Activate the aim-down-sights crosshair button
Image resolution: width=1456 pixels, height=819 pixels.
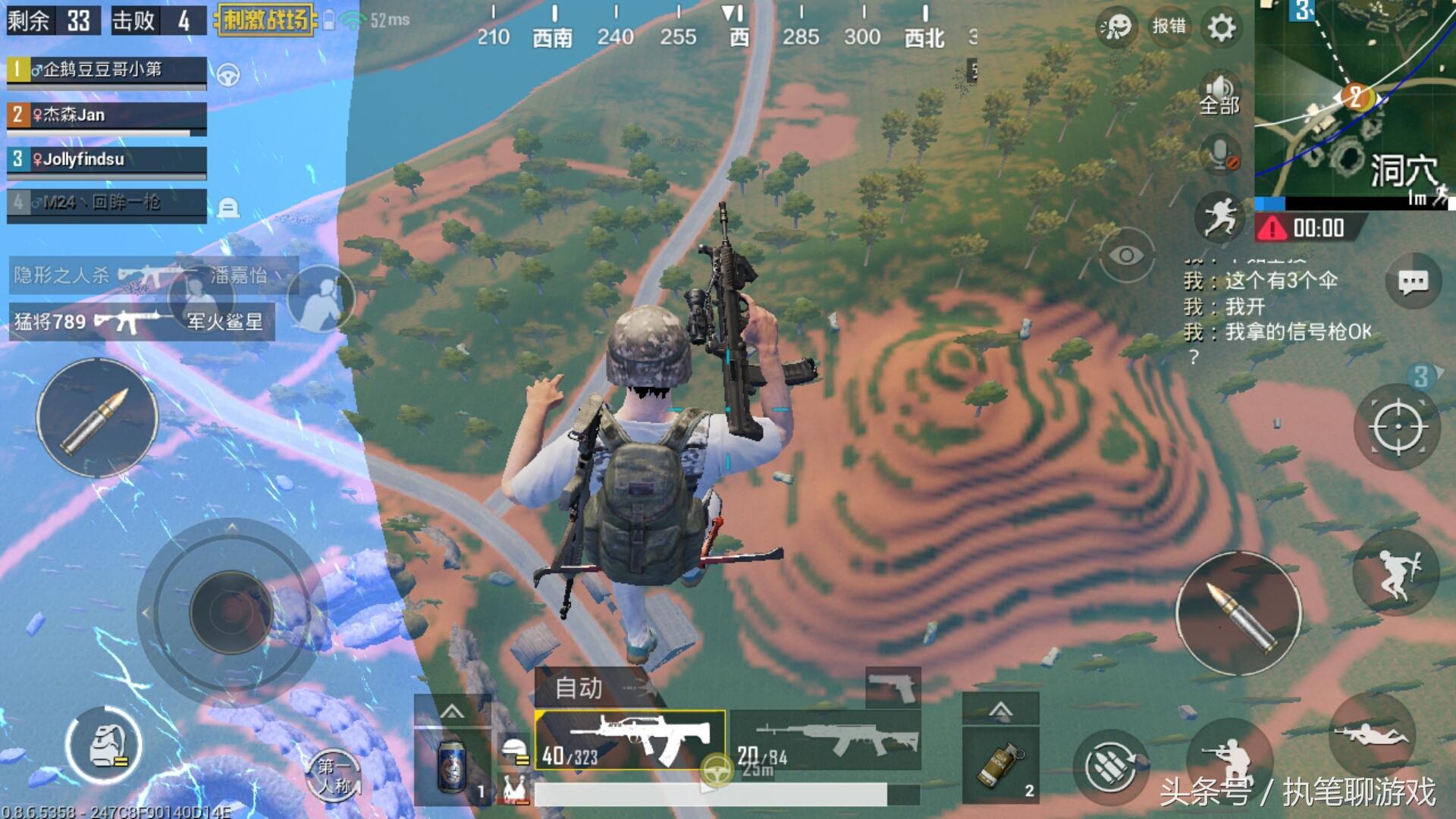(1398, 427)
